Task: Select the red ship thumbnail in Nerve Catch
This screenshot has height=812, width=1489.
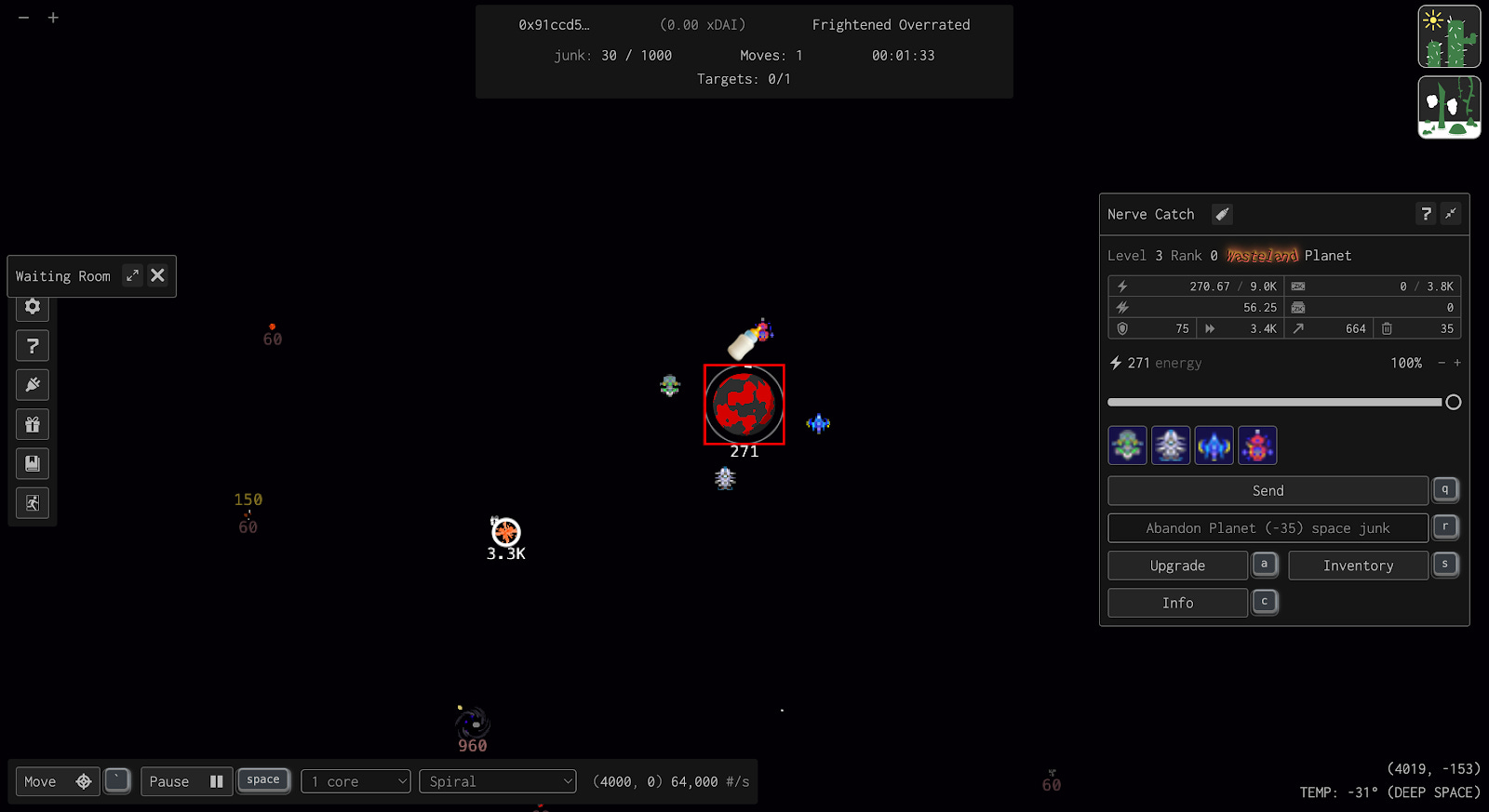Action: [x=1257, y=445]
